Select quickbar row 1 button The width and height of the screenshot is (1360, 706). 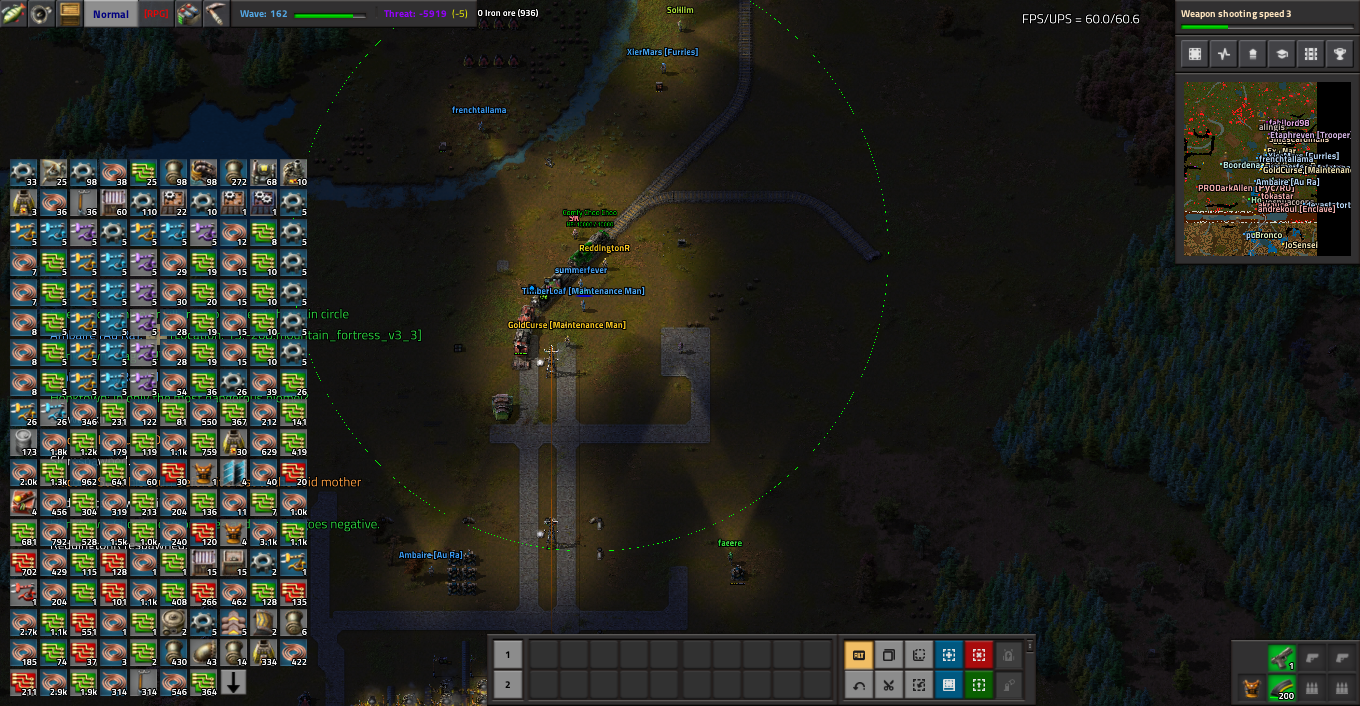click(x=507, y=655)
